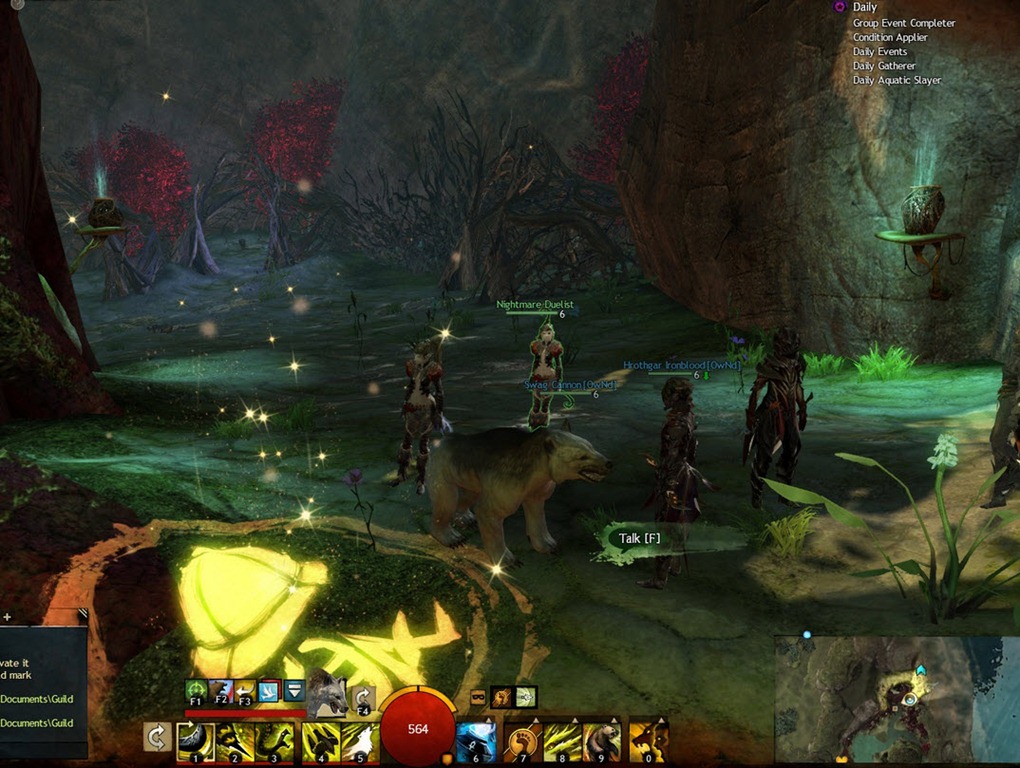This screenshot has width=1020, height=768.
Task: Add a new chat tab with plus
Action: coord(6,617)
